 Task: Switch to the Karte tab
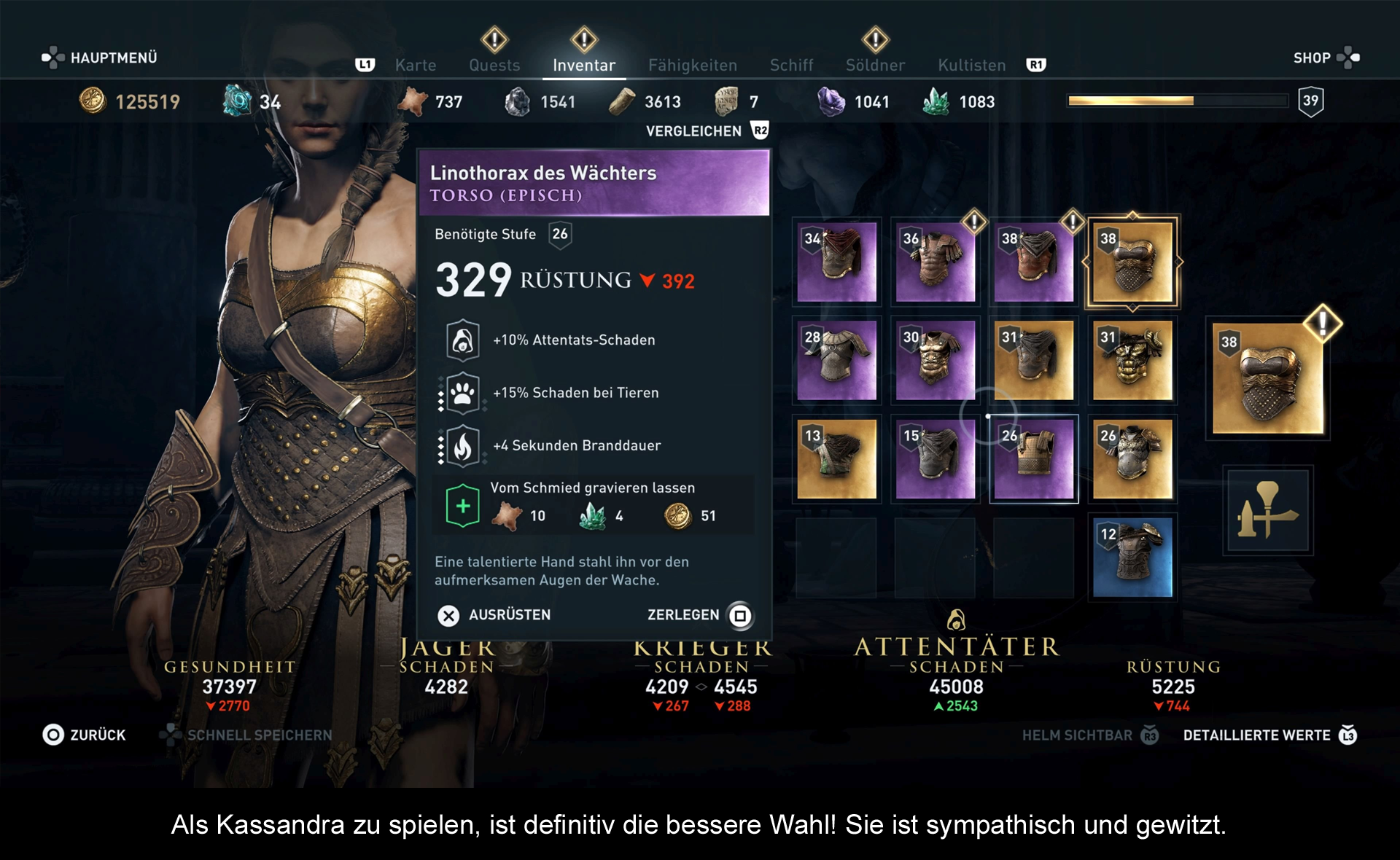point(415,65)
